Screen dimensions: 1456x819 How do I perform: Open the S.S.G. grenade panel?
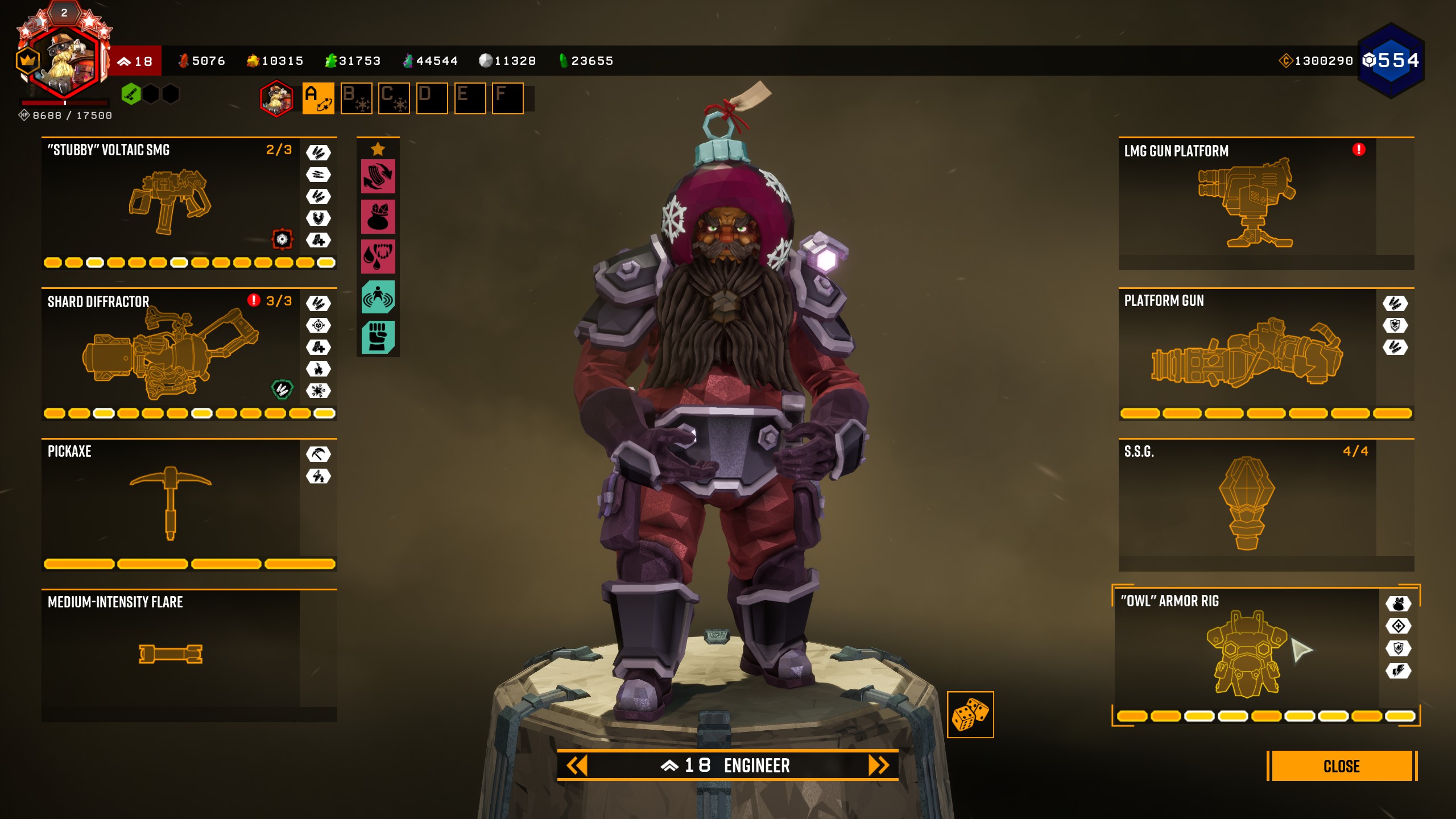(1247, 503)
